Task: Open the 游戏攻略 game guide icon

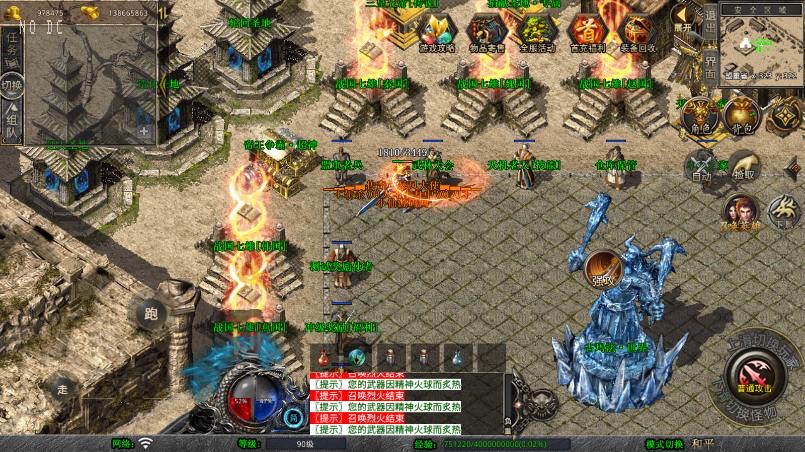Action: (437, 30)
